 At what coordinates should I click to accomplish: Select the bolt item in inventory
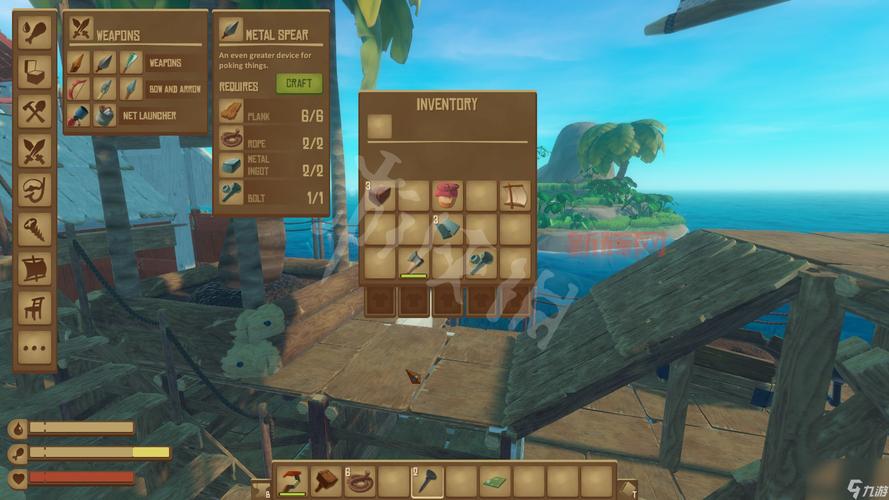point(480,262)
